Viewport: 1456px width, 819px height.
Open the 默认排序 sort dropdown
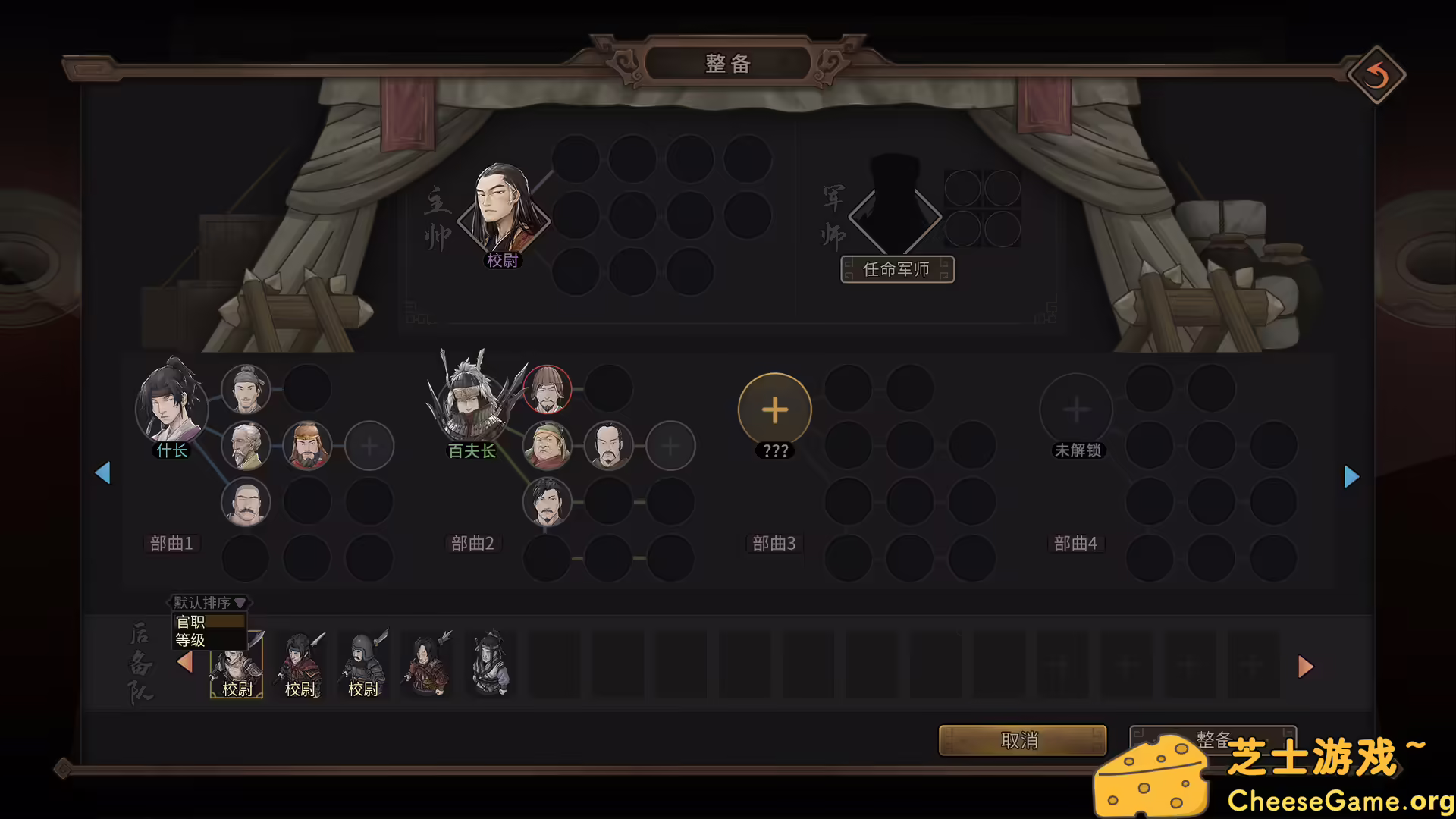pos(206,602)
